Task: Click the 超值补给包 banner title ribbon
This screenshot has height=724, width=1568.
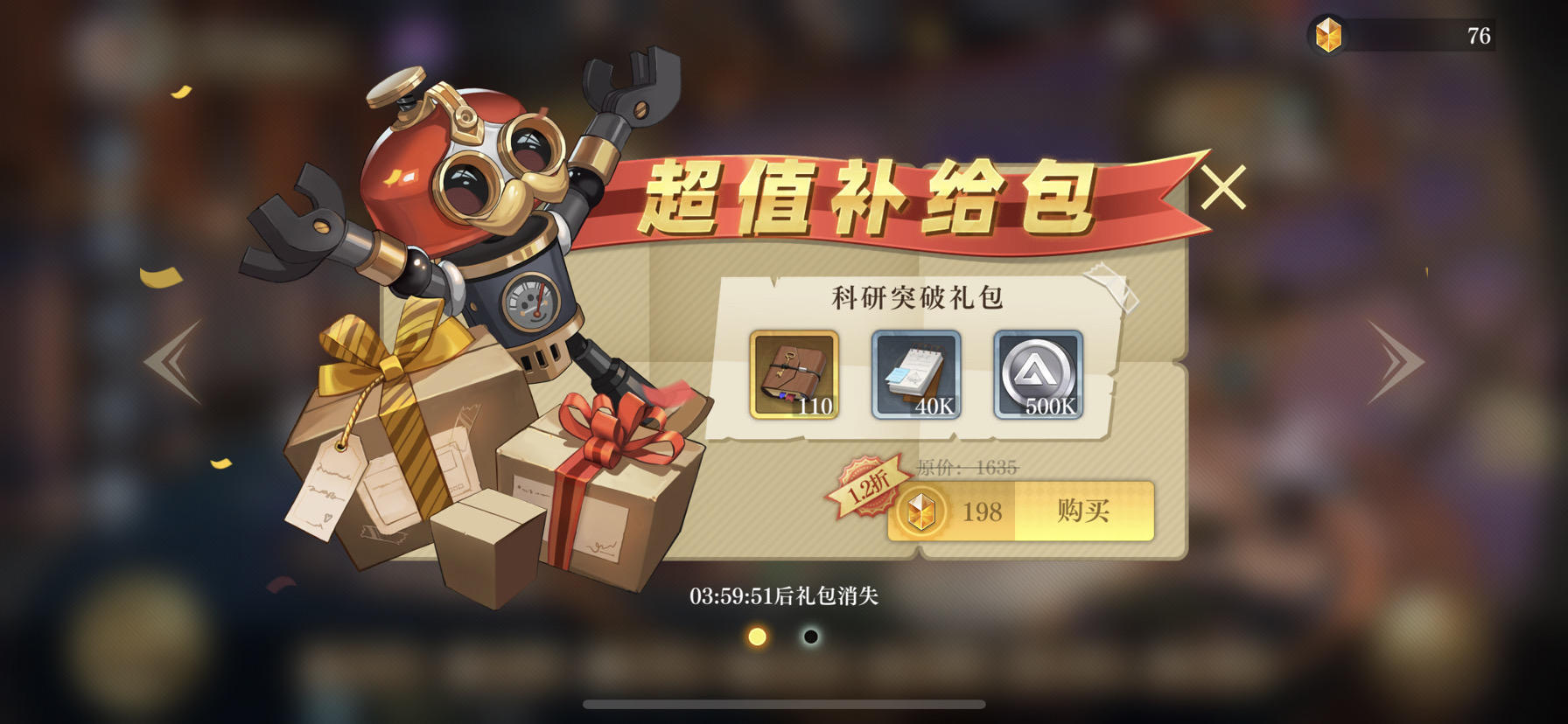Action: [871, 196]
